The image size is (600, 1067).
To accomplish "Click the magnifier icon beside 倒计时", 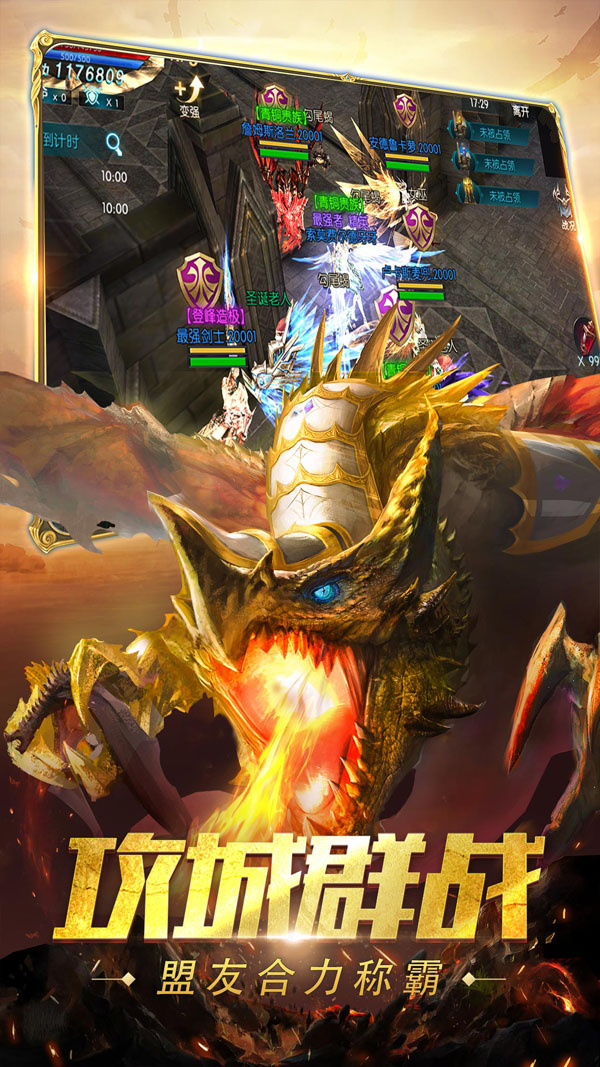I will click(112, 143).
